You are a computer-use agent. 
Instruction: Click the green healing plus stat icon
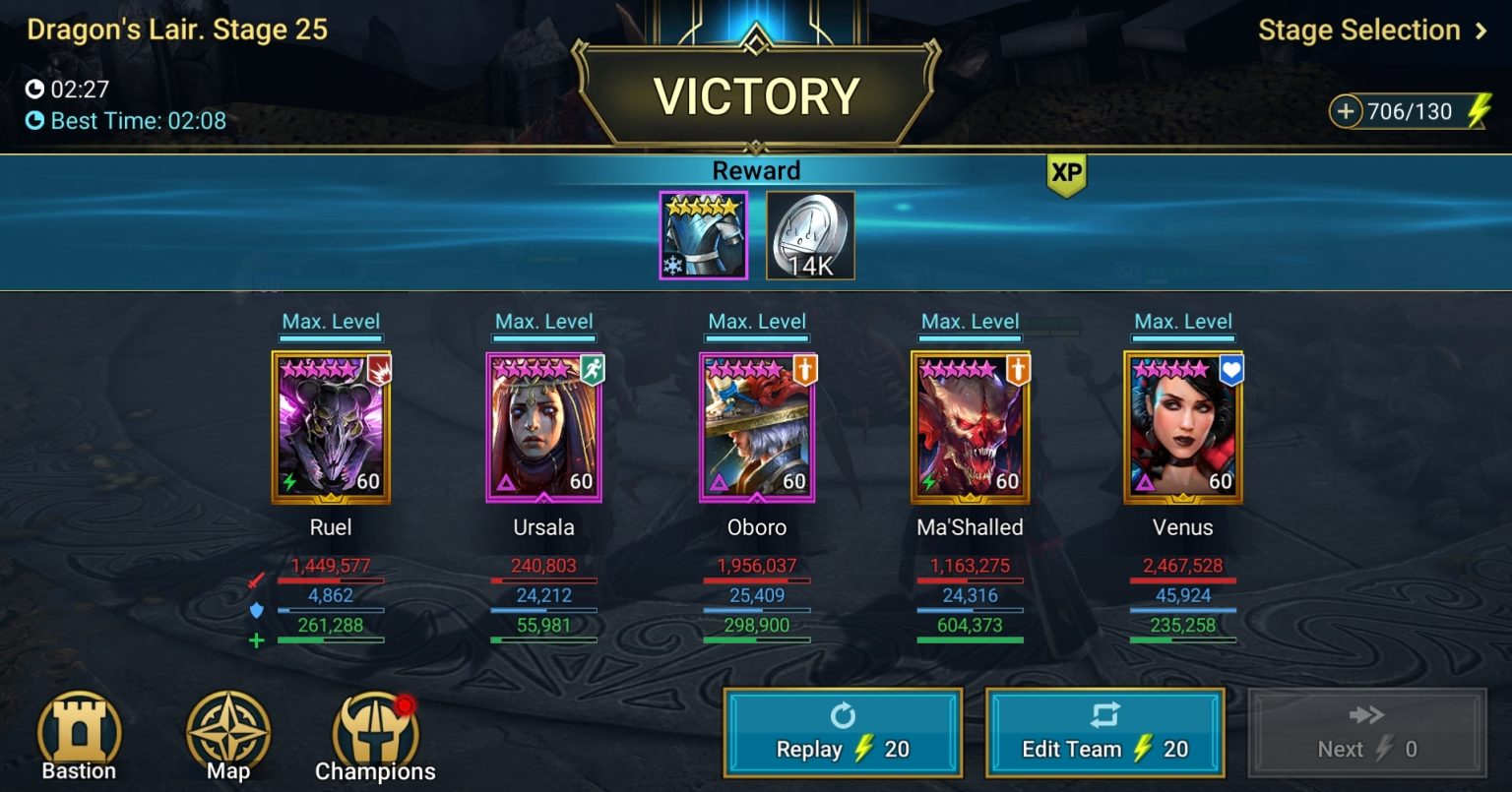tap(256, 641)
